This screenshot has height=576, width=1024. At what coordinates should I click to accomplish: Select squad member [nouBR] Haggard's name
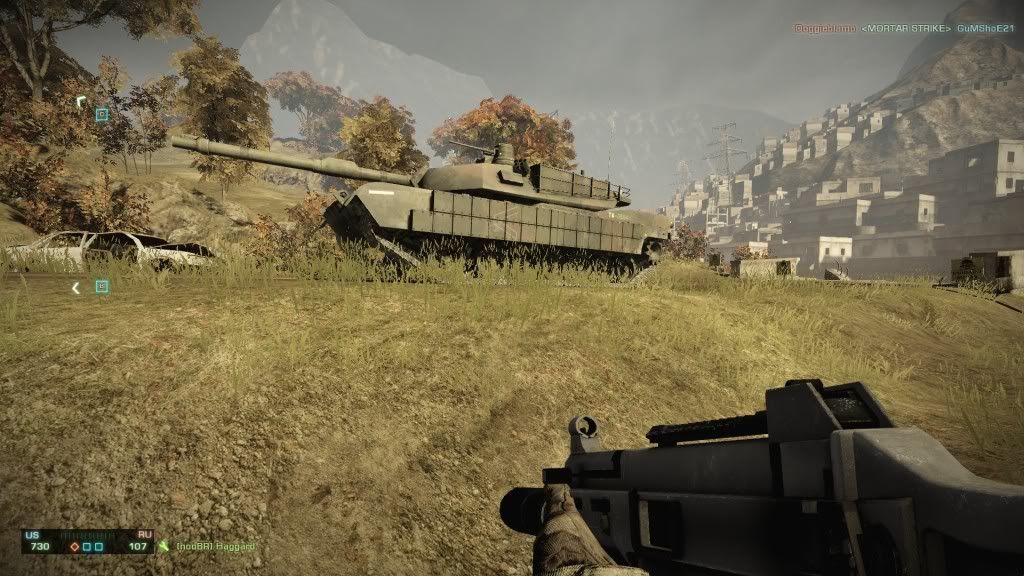(x=216, y=546)
